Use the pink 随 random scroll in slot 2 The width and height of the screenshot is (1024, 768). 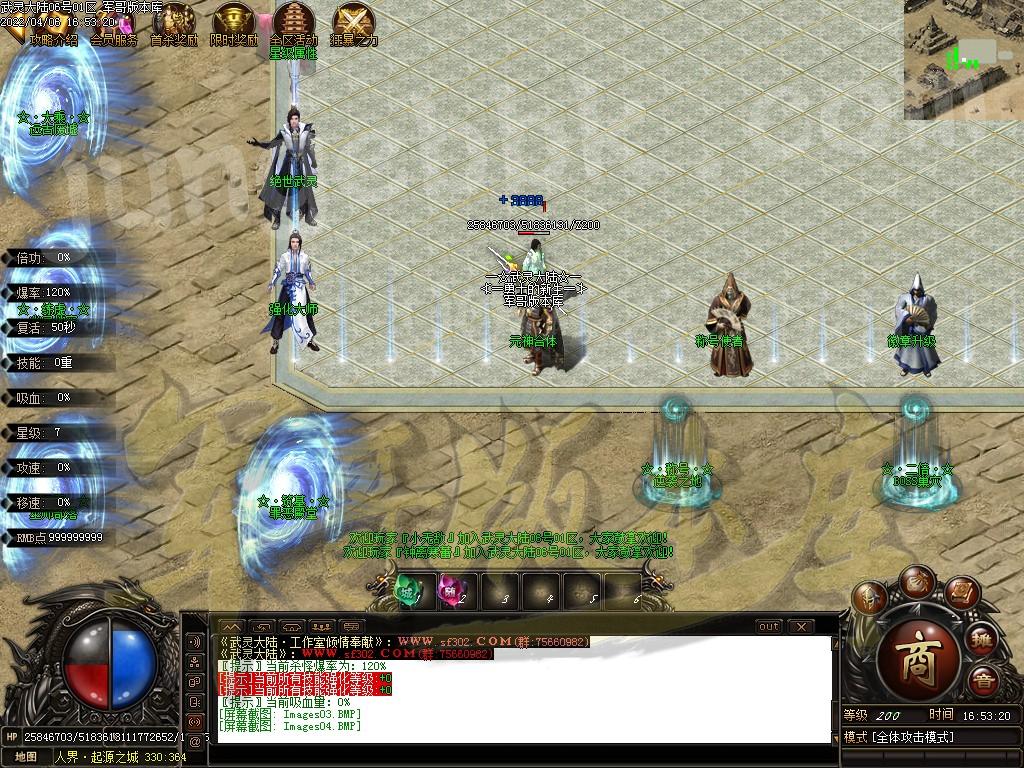point(454,592)
